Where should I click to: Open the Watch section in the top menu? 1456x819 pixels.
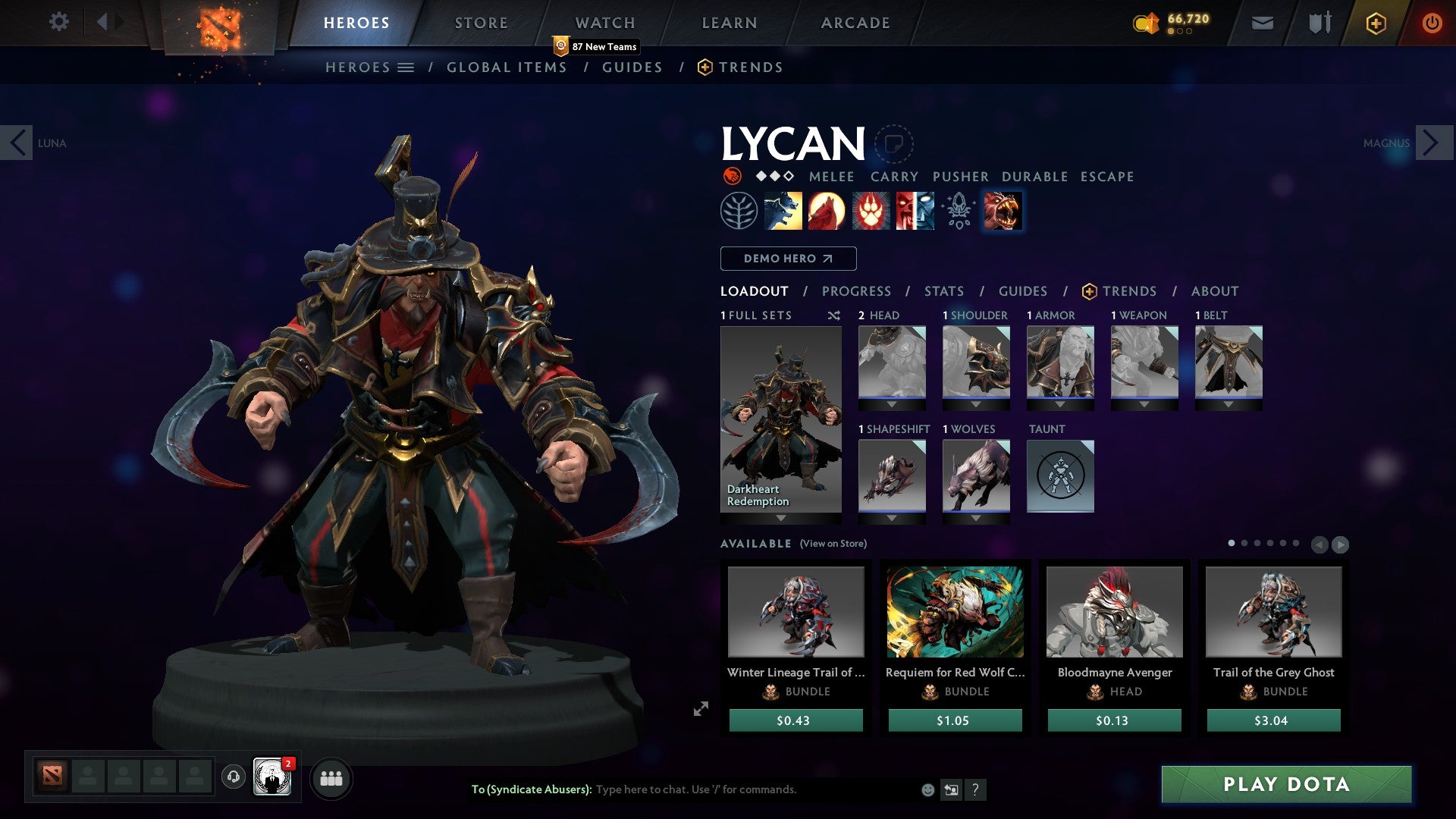[x=605, y=23]
